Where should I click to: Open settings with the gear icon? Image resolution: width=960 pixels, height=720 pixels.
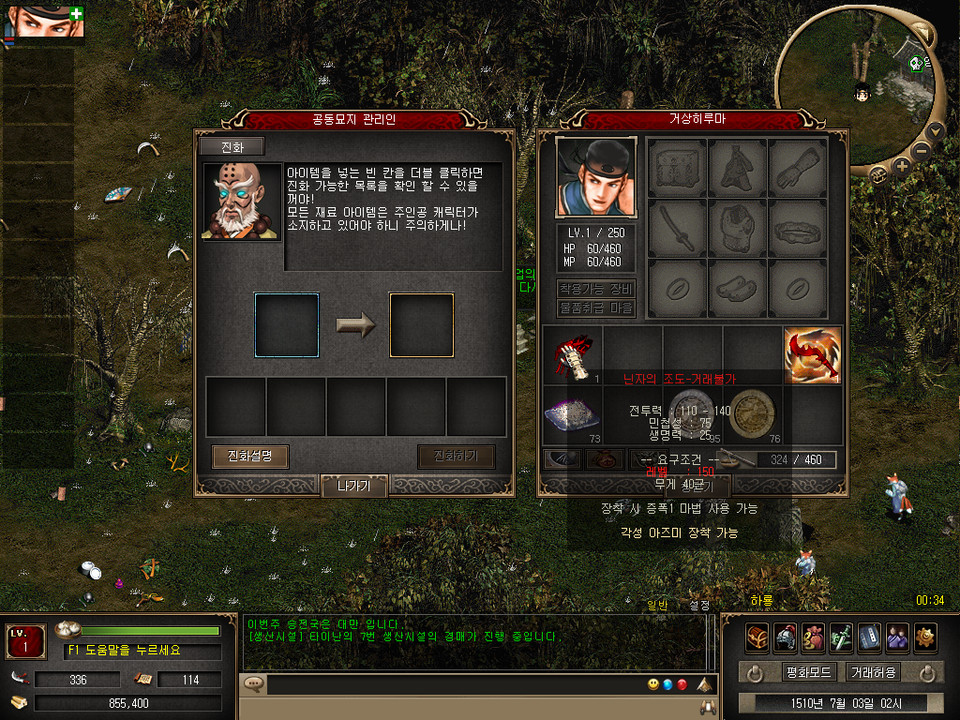point(925,636)
